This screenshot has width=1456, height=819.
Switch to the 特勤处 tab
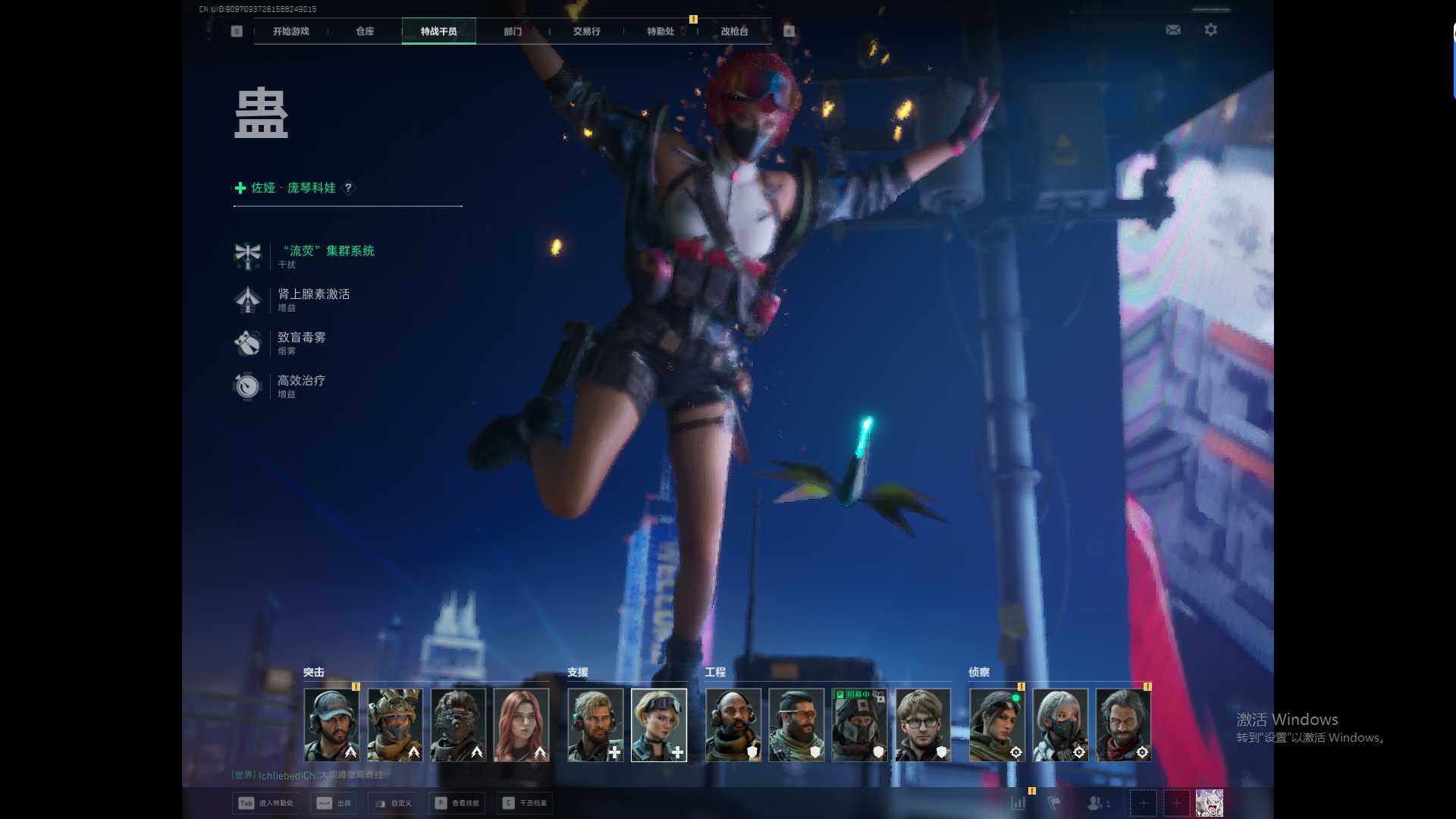click(661, 31)
